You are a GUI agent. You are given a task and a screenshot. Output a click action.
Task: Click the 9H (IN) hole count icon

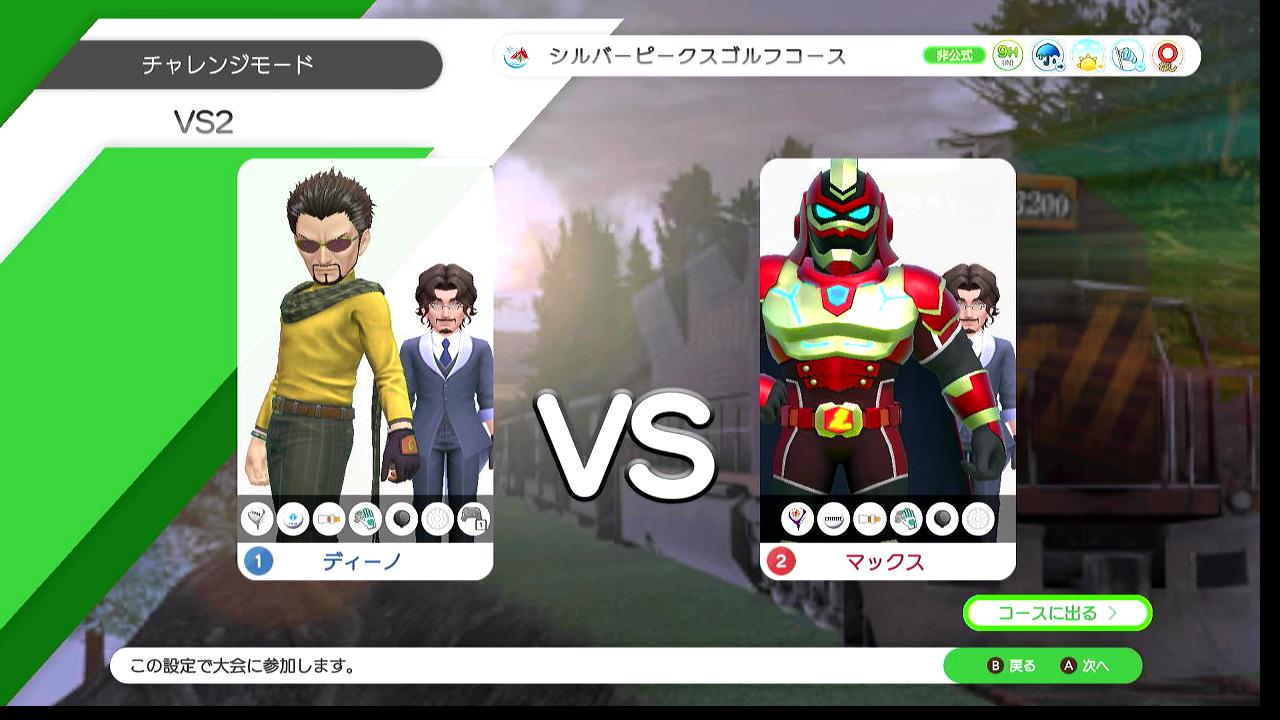(x=1007, y=56)
